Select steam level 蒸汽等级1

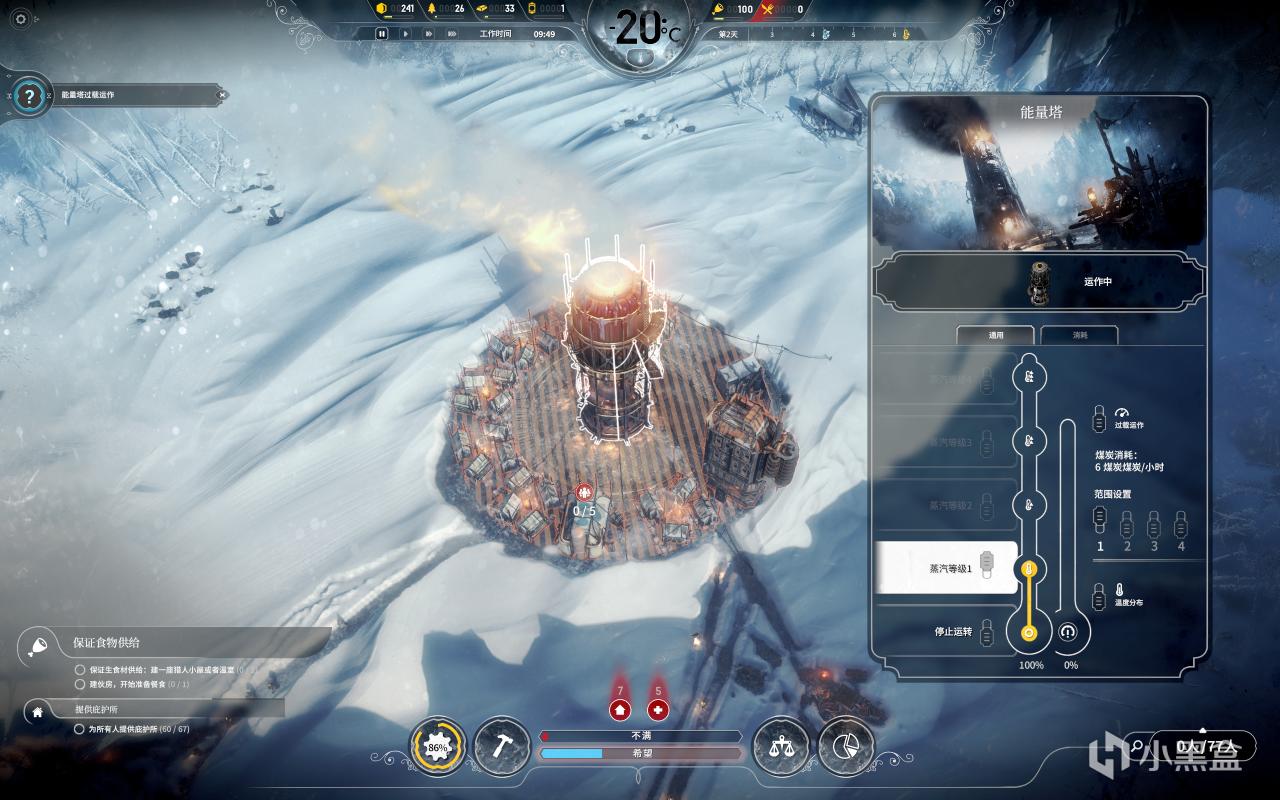pos(946,568)
